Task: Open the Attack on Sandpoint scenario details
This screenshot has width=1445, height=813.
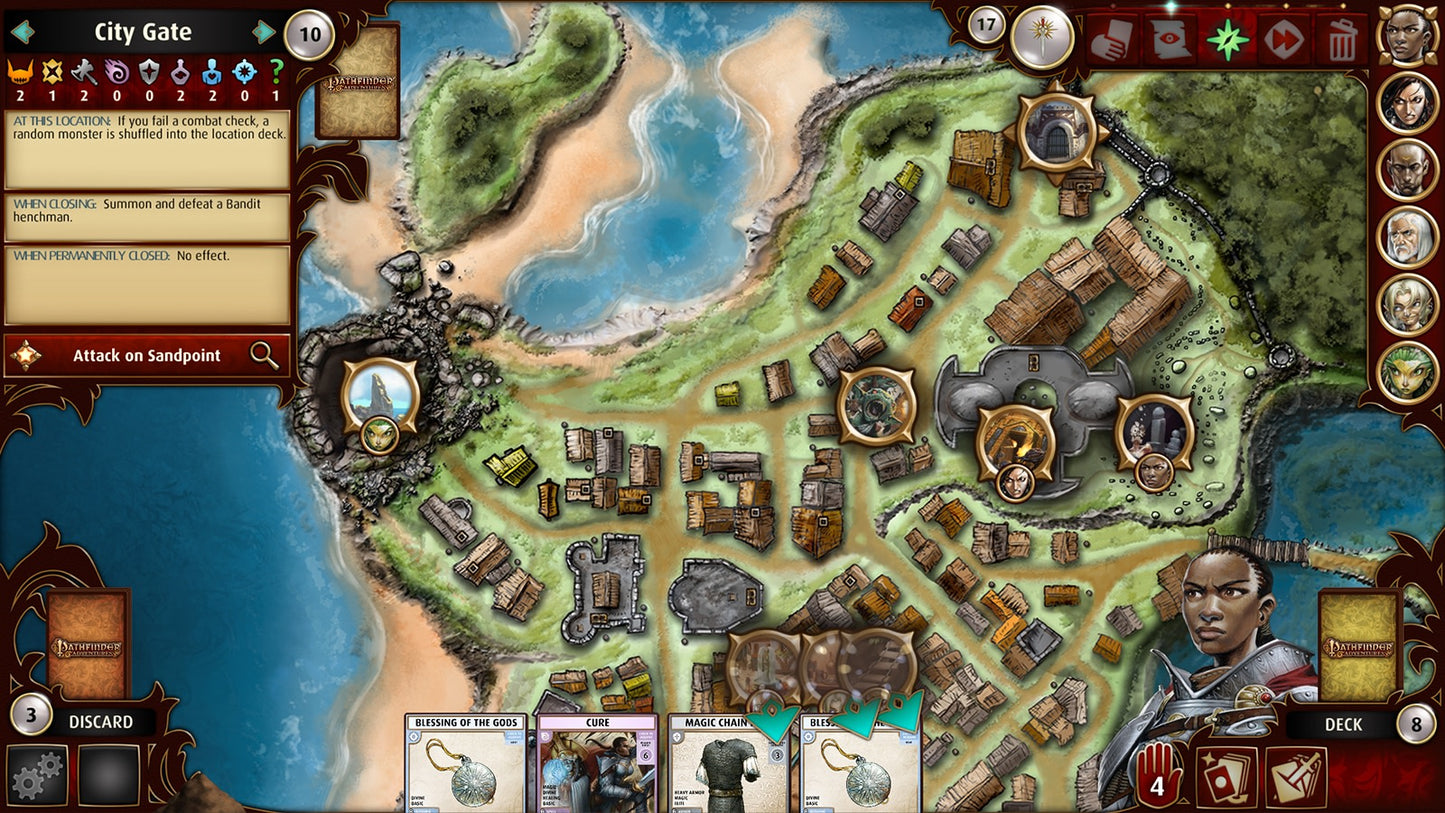Action: [147, 355]
